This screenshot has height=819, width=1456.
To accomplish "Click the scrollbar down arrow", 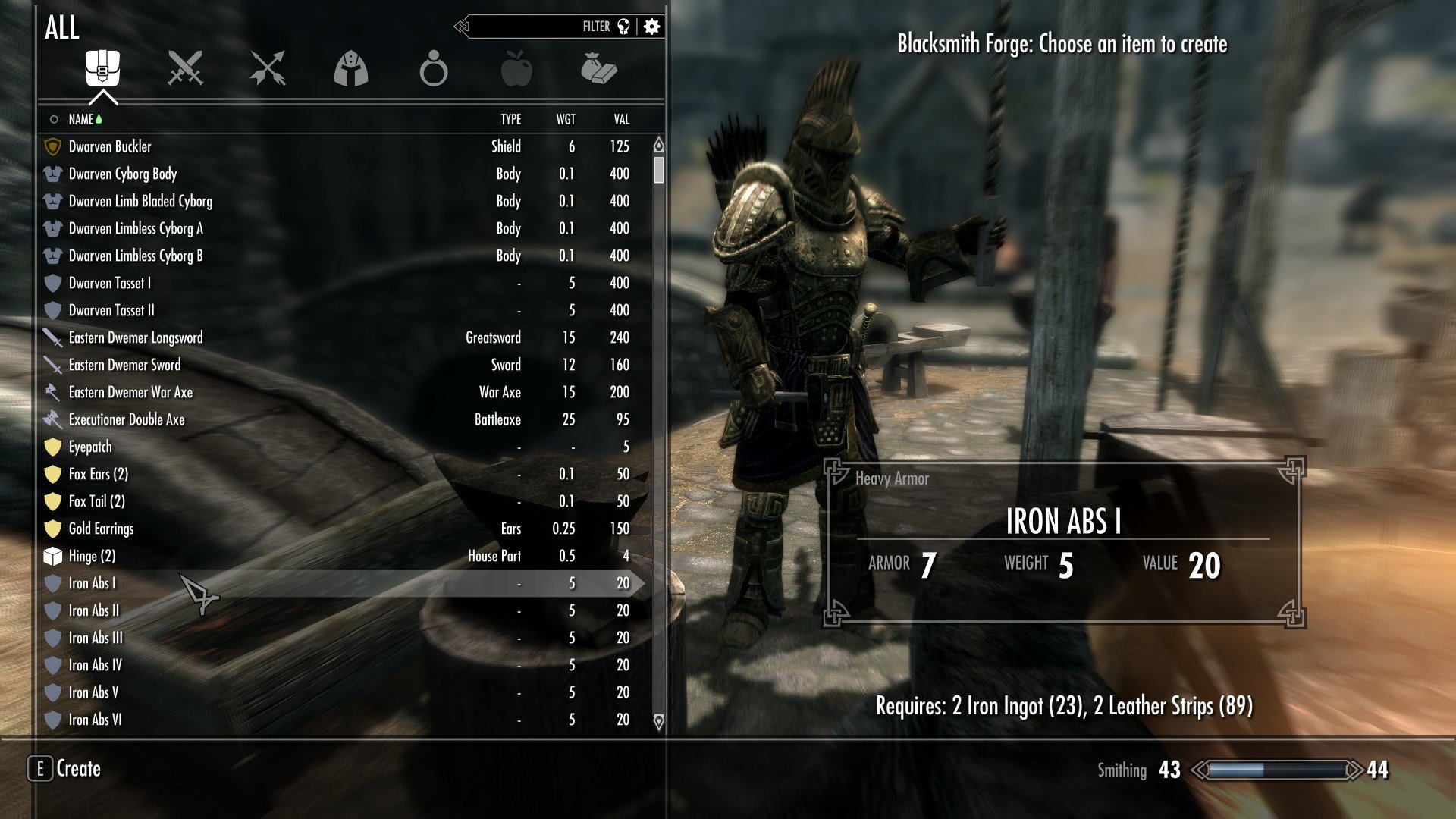I will coord(658,722).
